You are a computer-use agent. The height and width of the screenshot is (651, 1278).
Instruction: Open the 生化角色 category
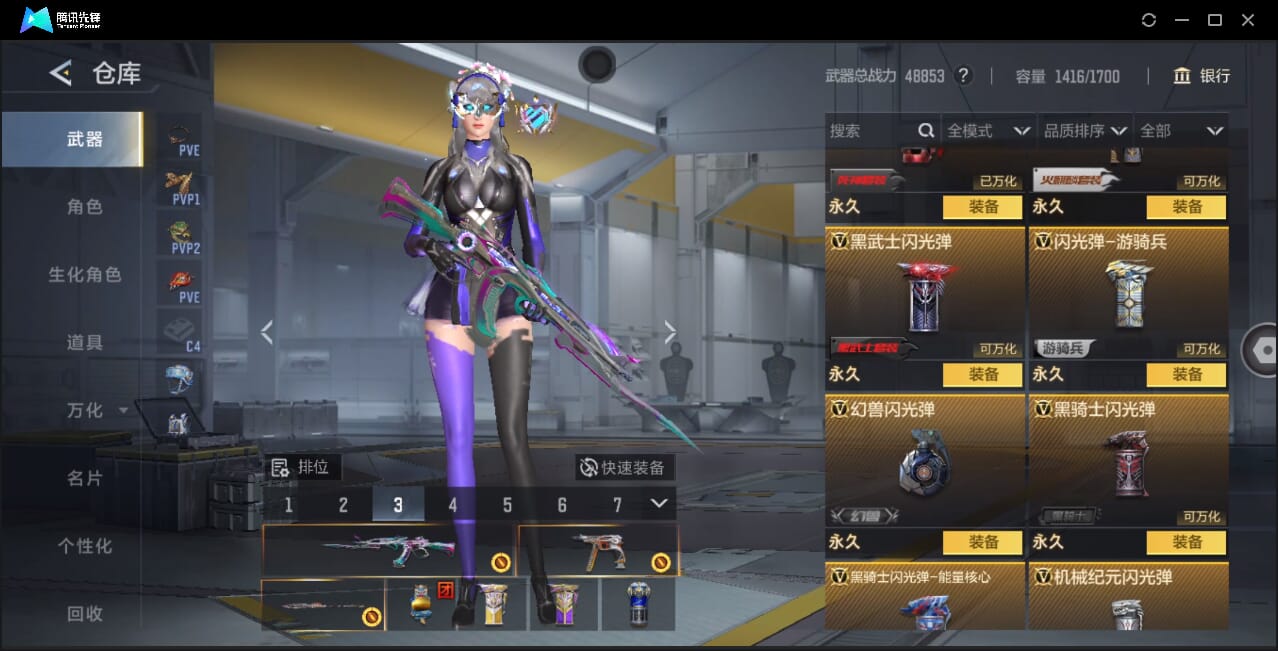pyautogui.click(x=85, y=275)
